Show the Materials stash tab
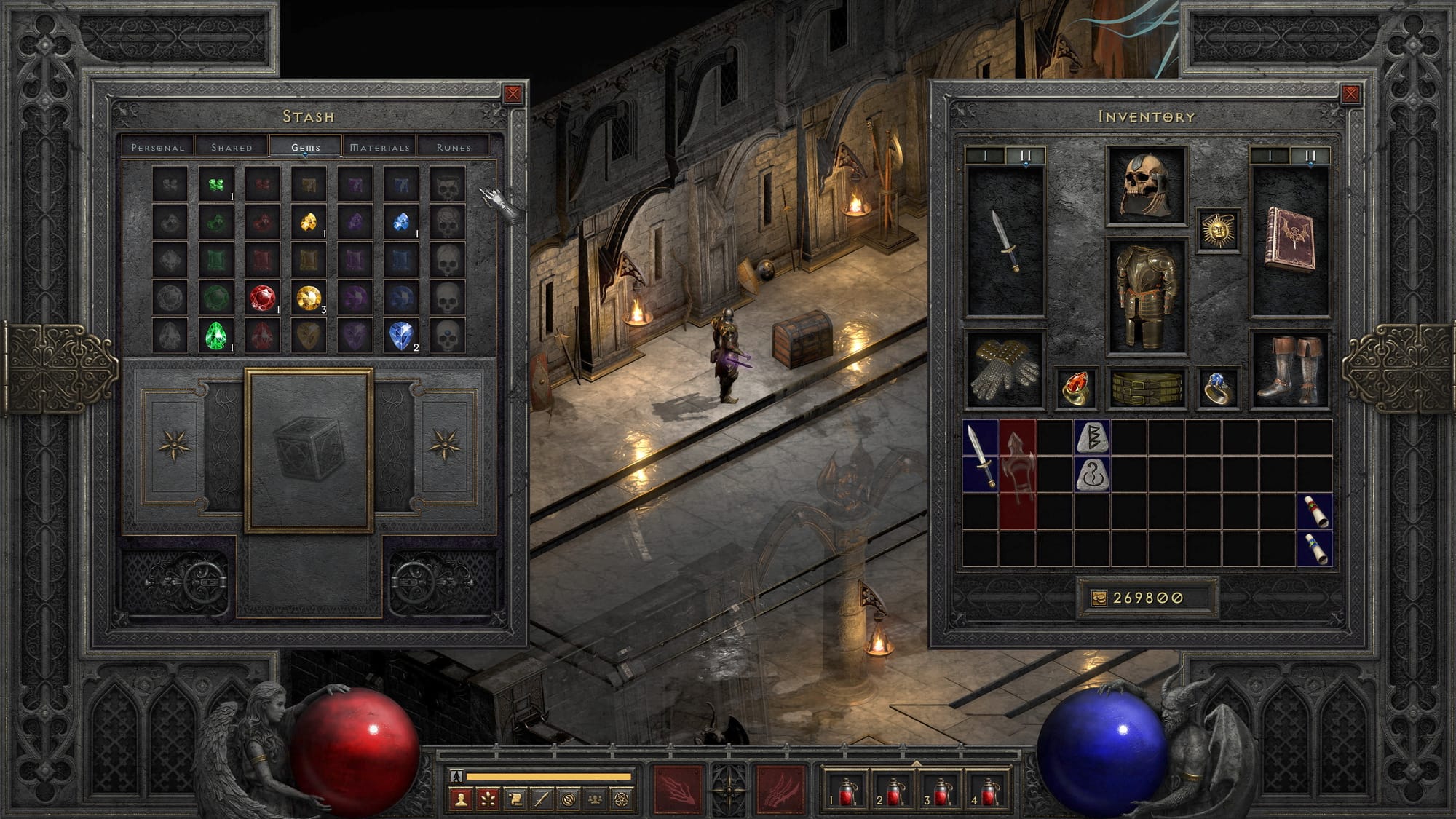 [379, 147]
